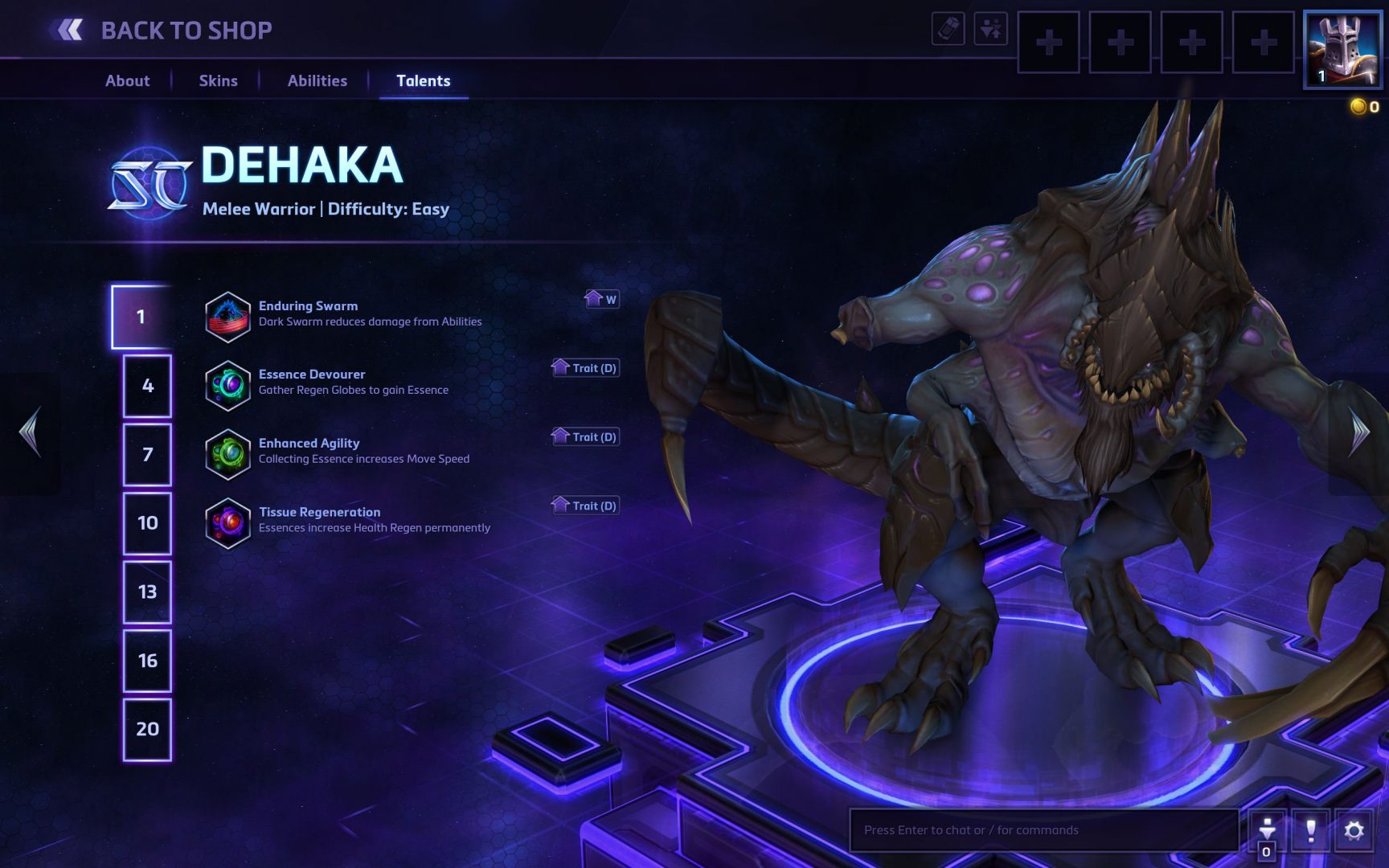Viewport: 1389px width, 868px height.
Task: Select the Talents tab
Action: pyautogui.click(x=423, y=80)
